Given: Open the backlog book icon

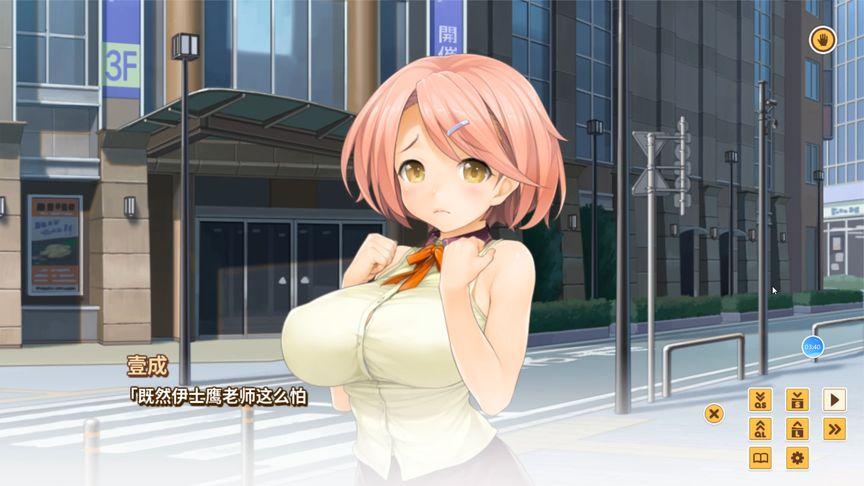Looking at the screenshot, I should point(760,458).
